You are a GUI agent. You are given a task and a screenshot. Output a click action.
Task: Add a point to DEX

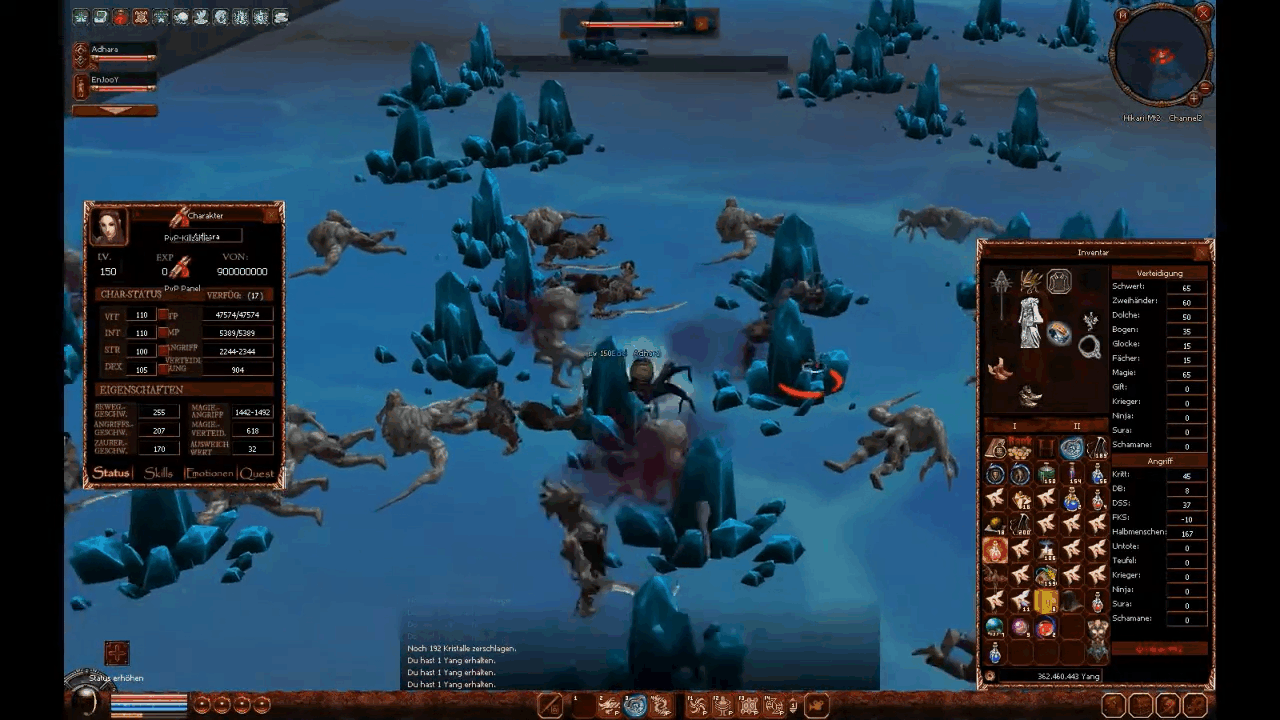[x=163, y=368]
